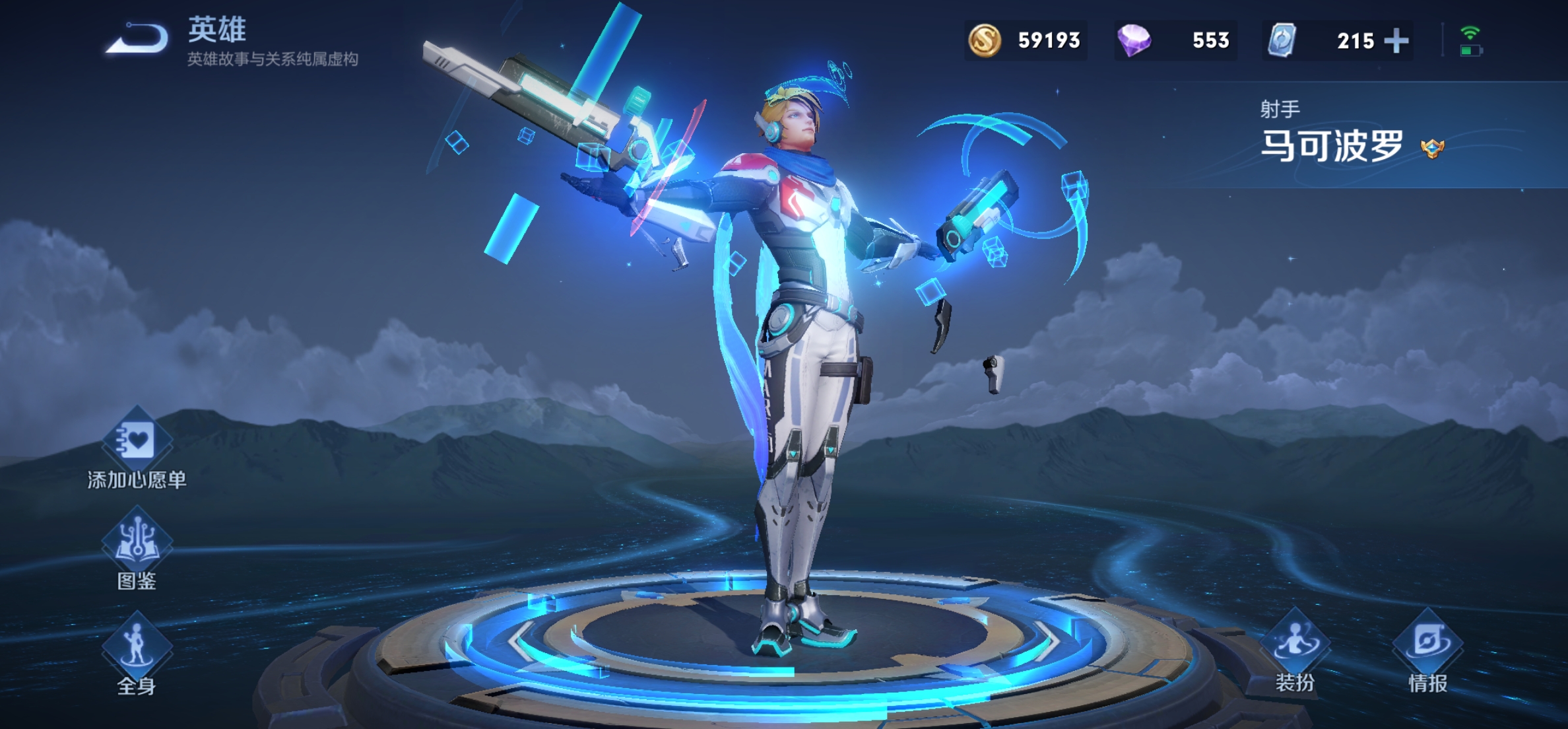Open the 图鉴 encyclopedia

(x=137, y=543)
